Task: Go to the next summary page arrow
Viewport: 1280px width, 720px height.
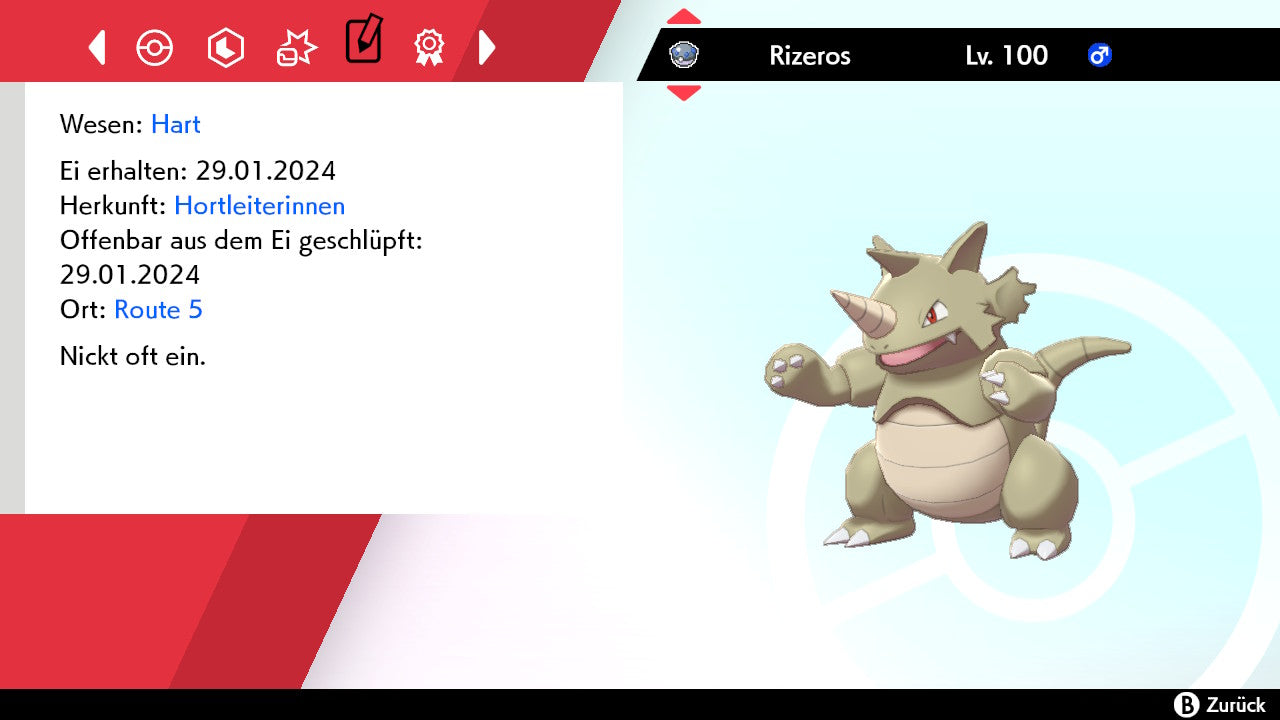Action: [x=487, y=47]
